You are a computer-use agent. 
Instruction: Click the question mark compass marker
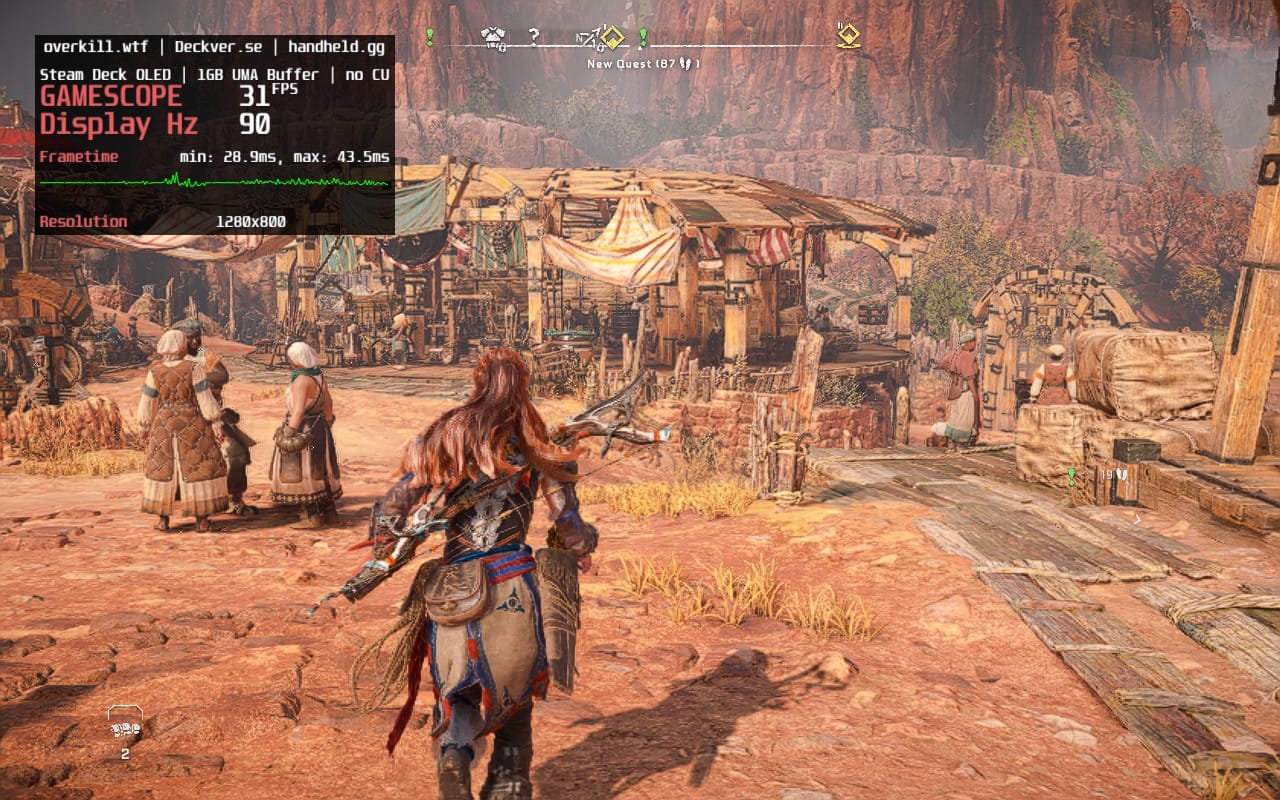click(x=534, y=37)
